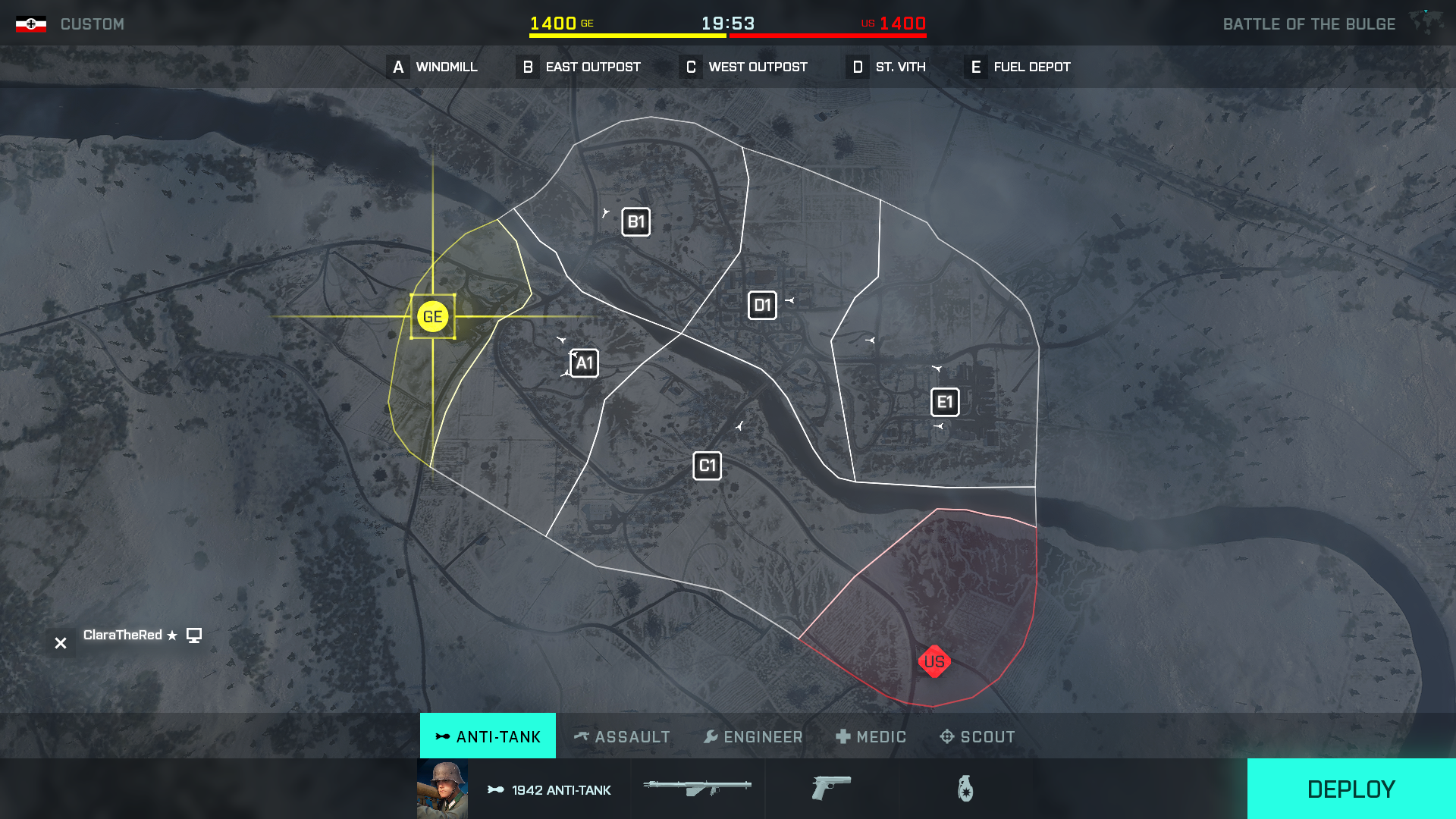Click the wrench icon on the ENGINEER tab
This screenshot has height=819, width=1456.
tap(711, 736)
